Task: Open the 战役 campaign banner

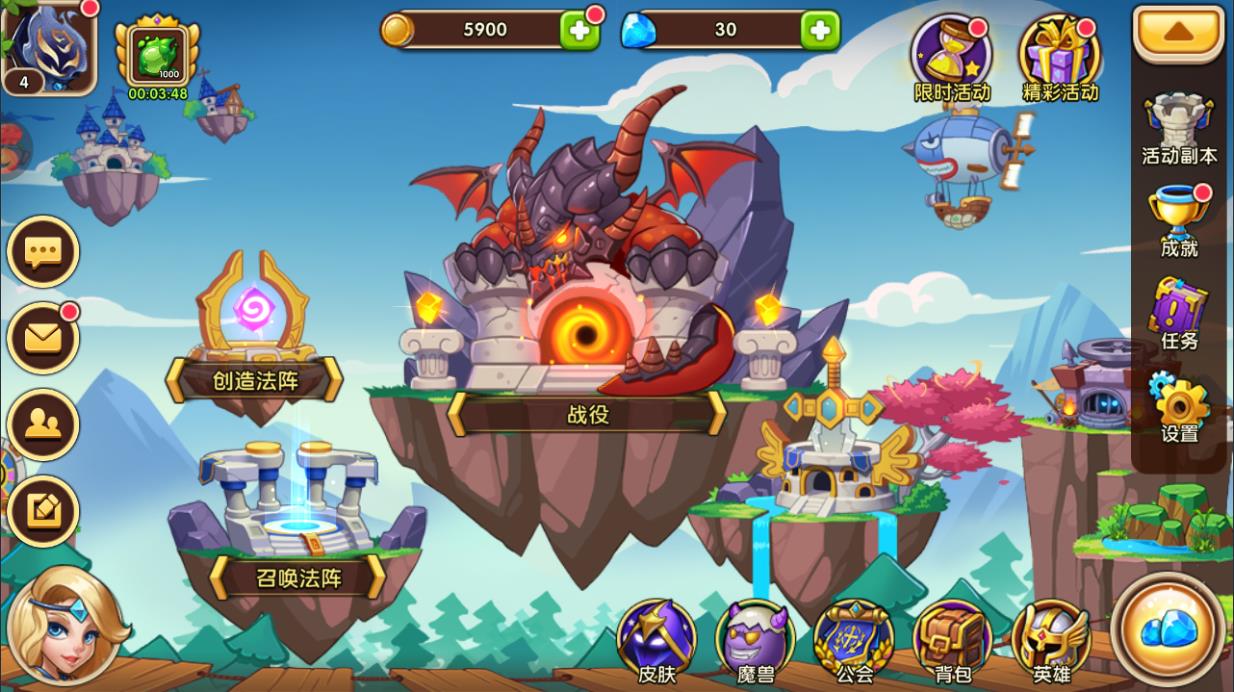Action: [587, 413]
